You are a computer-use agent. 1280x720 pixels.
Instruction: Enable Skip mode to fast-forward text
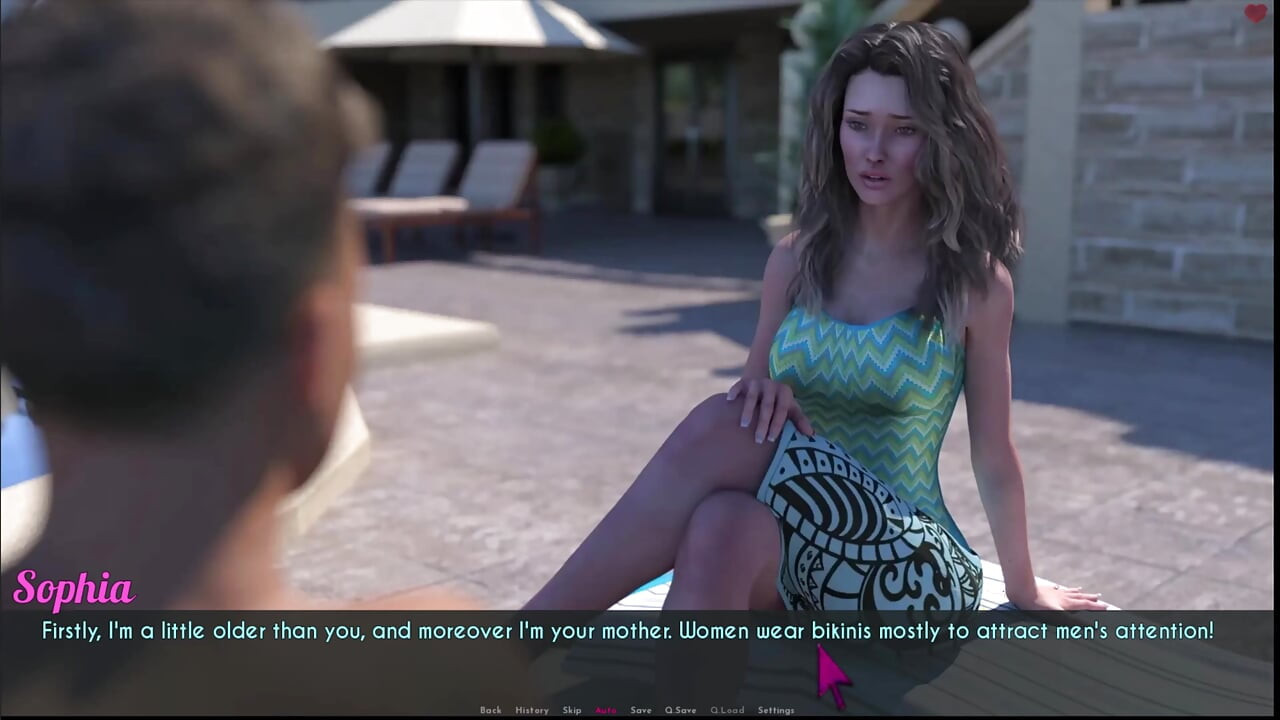point(572,710)
